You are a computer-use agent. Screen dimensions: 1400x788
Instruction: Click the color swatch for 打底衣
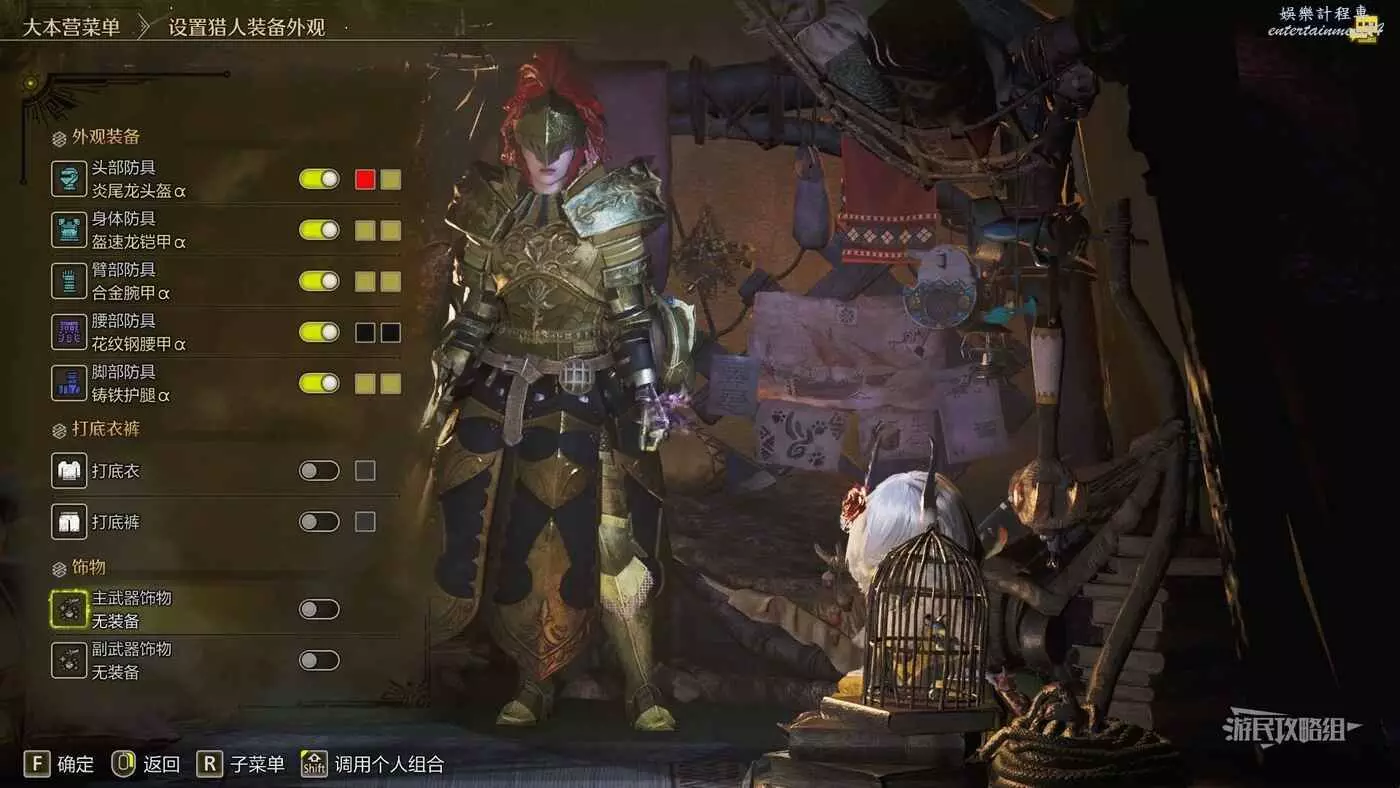[365, 470]
